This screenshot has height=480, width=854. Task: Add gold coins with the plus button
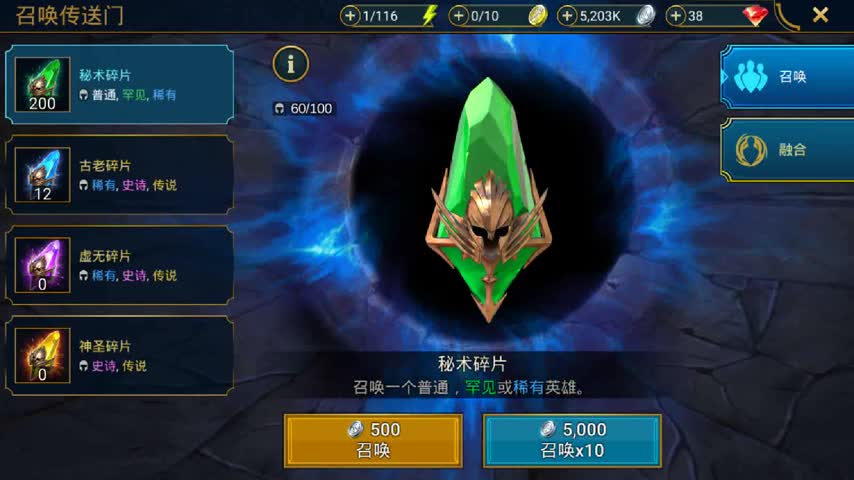[459, 15]
